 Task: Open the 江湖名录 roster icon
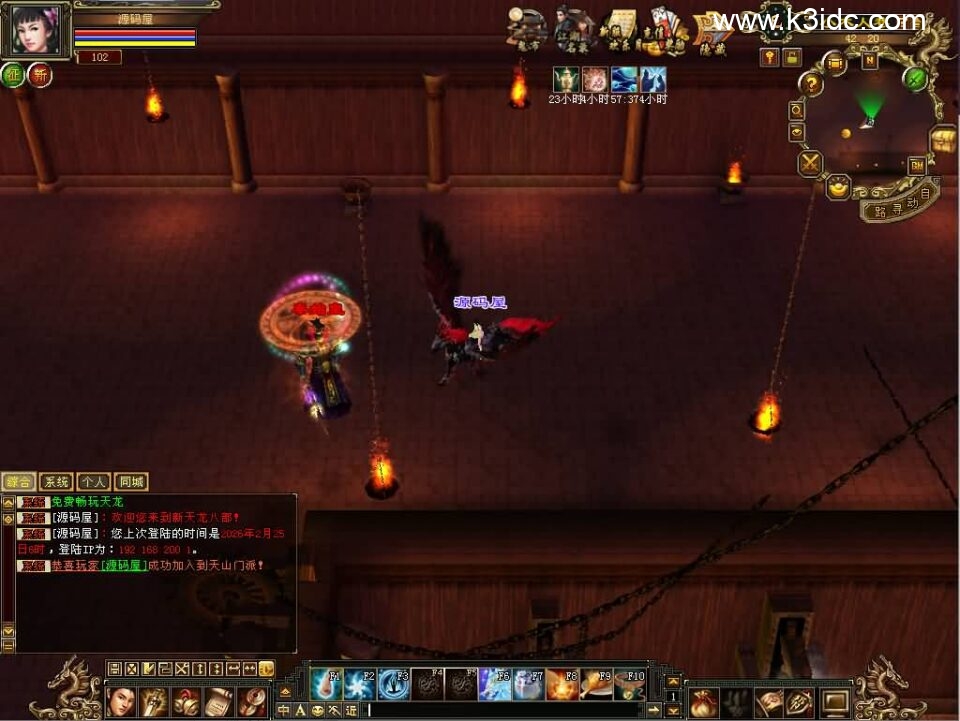click(573, 32)
